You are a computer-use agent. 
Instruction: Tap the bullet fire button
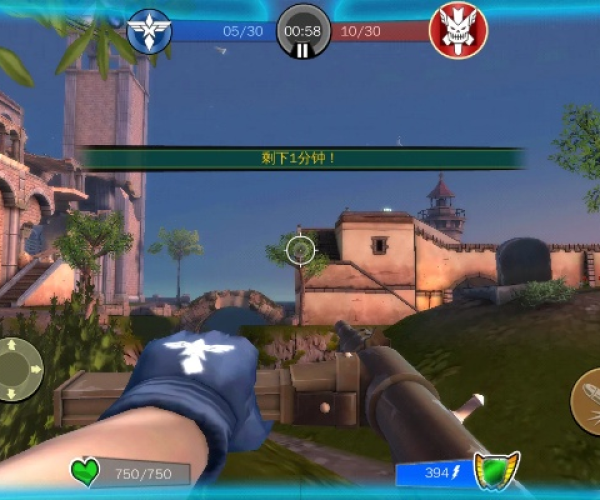pyautogui.click(x=588, y=400)
